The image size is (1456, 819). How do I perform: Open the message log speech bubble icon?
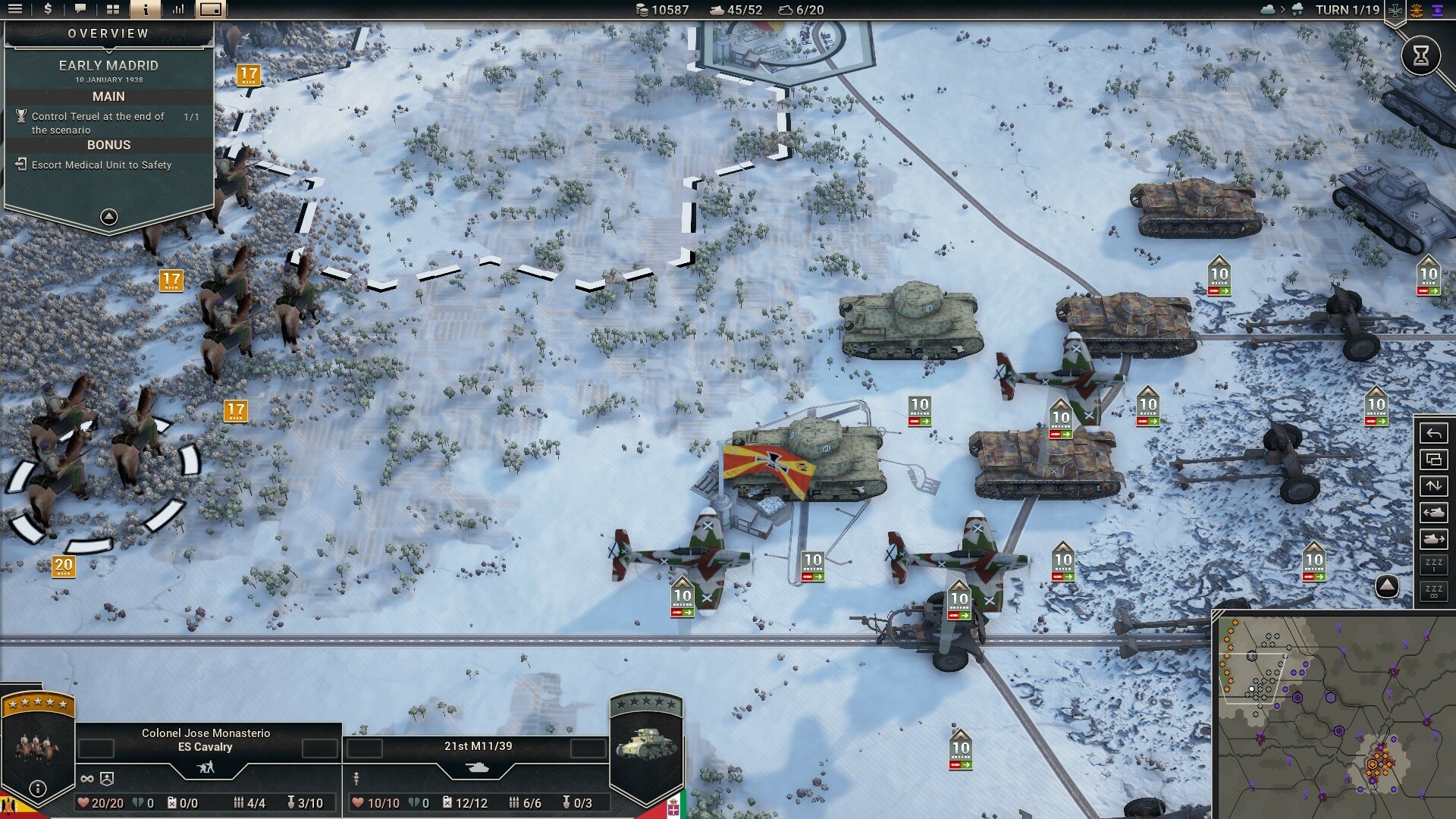click(x=80, y=11)
